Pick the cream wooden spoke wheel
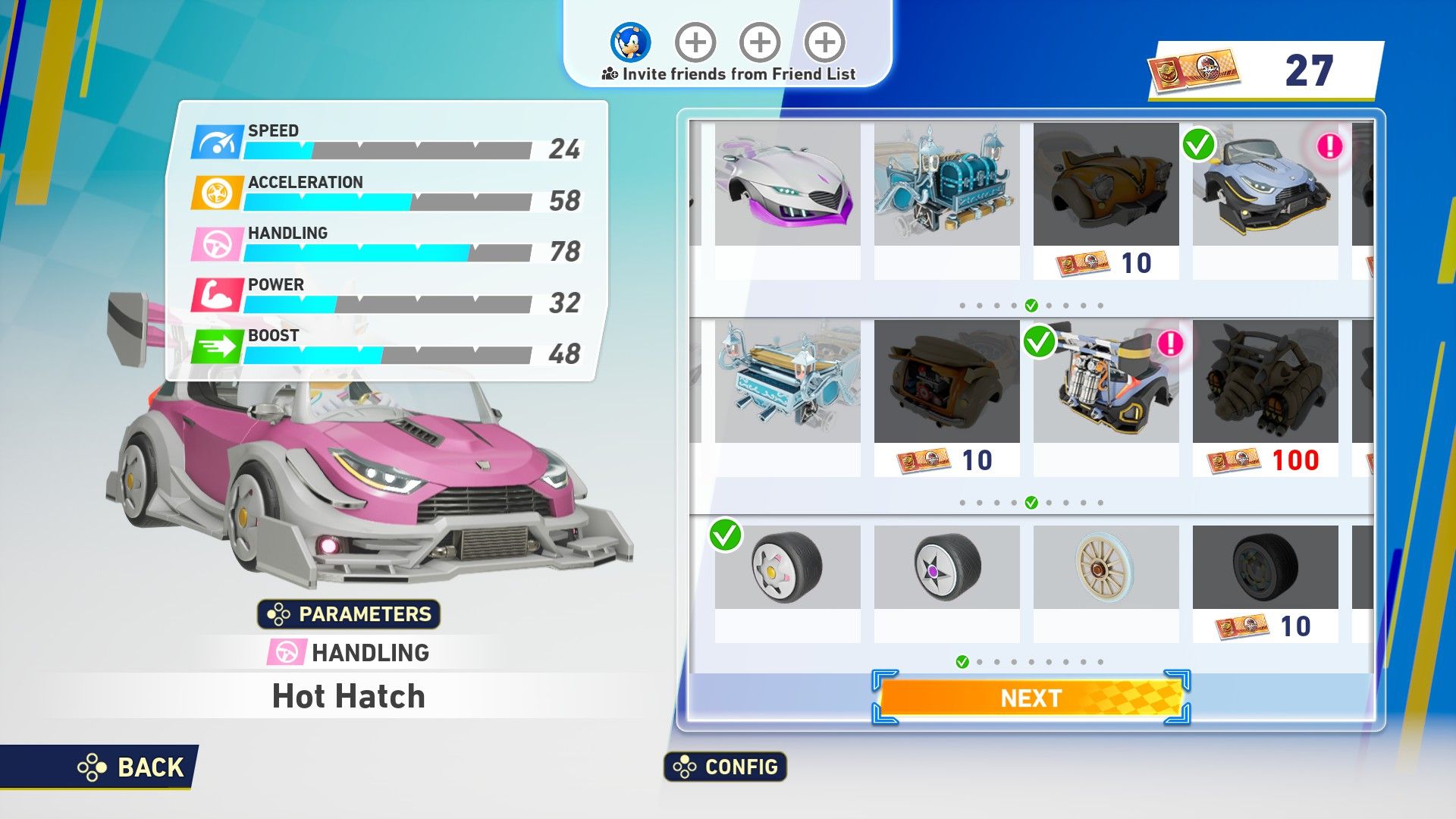 (x=1106, y=567)
